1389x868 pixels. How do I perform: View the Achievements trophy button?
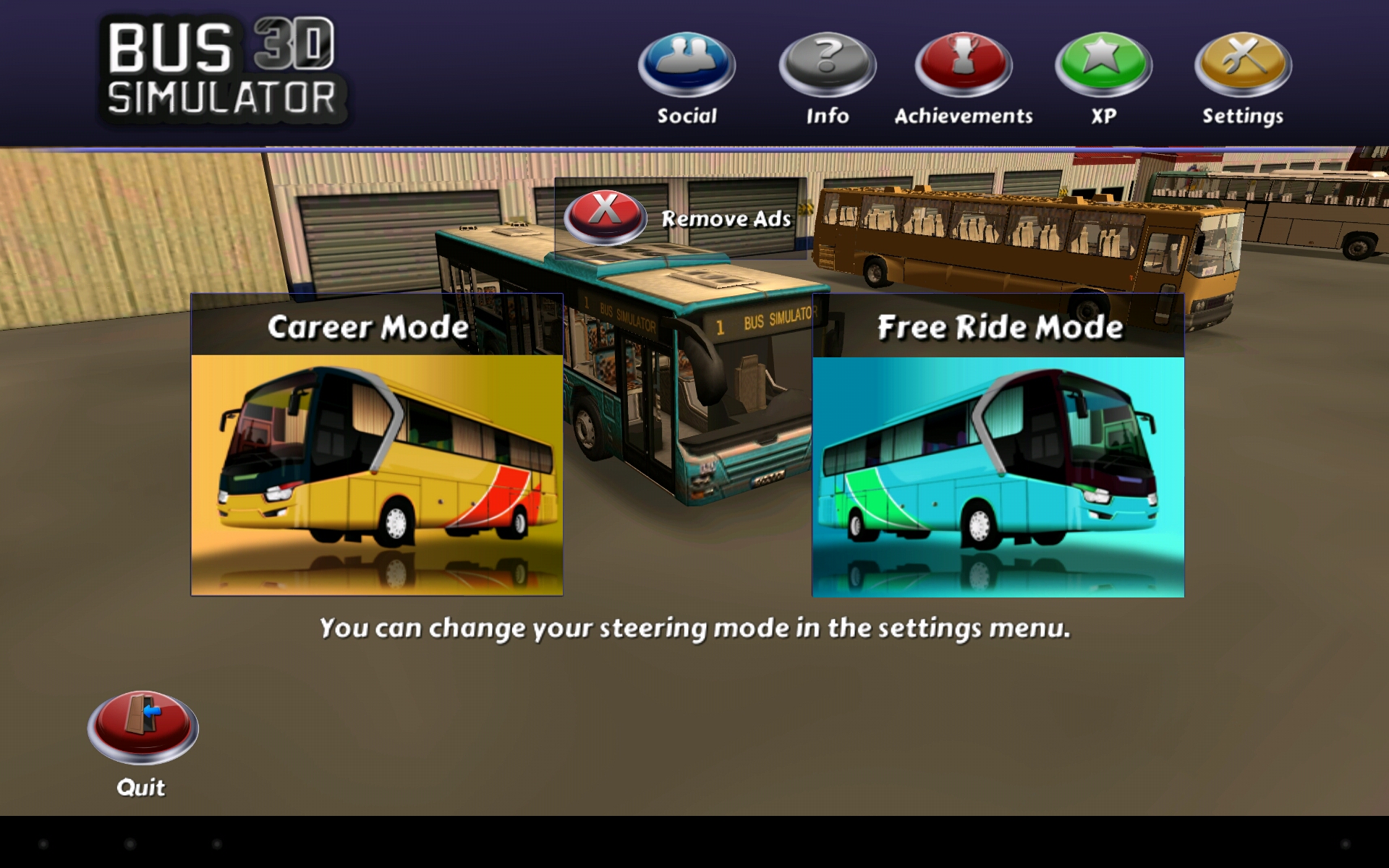pos(963,65)
